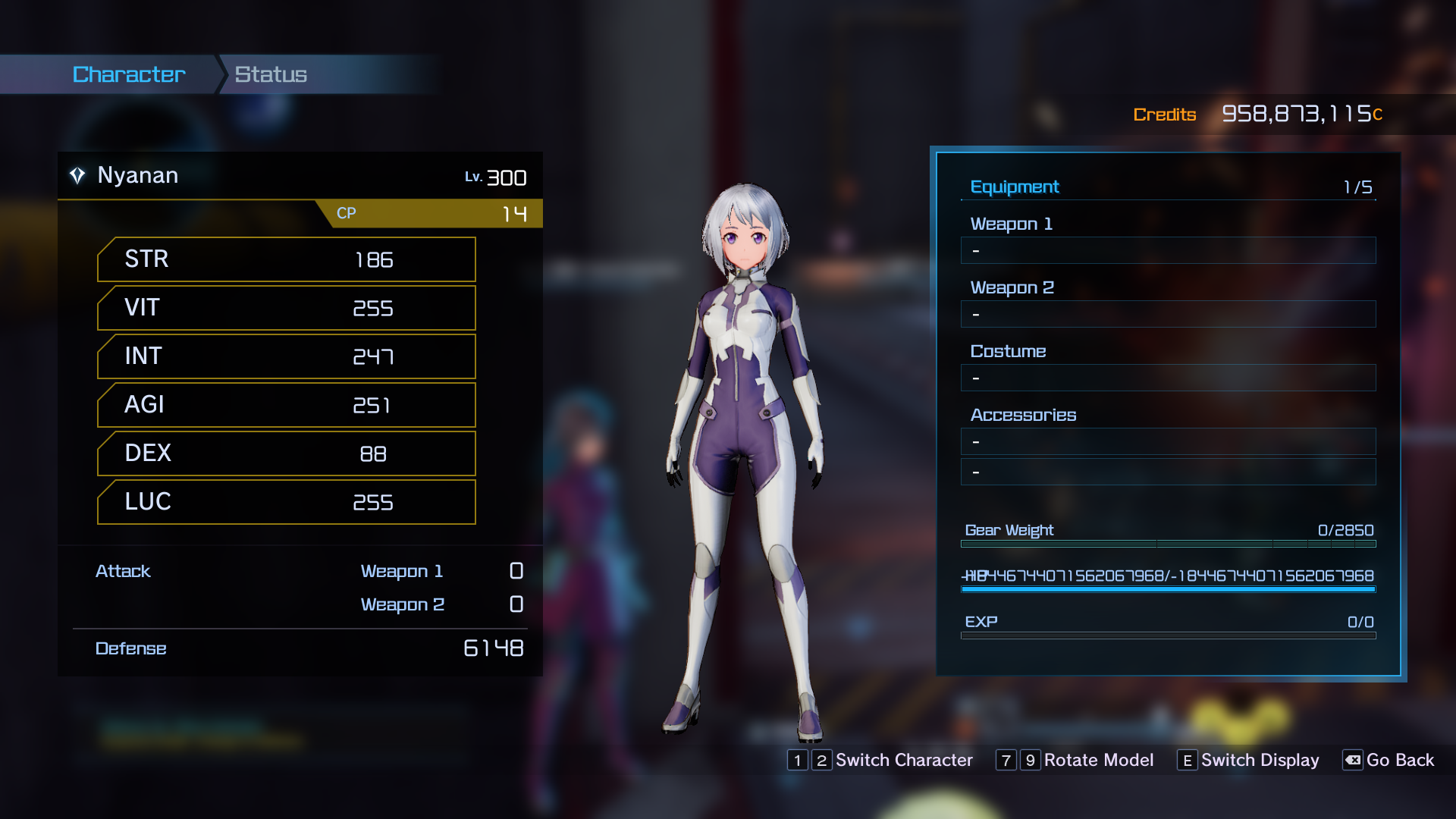Select the STR stat row
Image resolution: width=1456 pixels, height=819 pixels.
pos(287,259)
